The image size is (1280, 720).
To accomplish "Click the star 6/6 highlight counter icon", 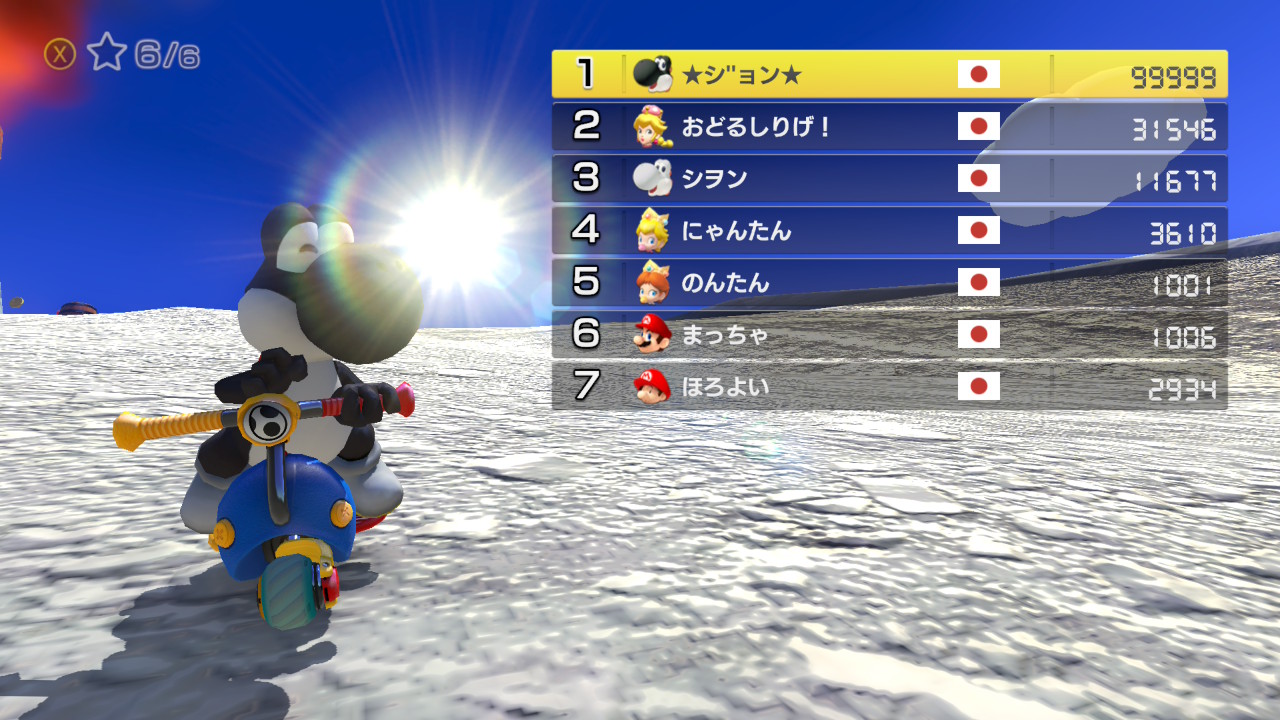I will [x=106, y=53].
